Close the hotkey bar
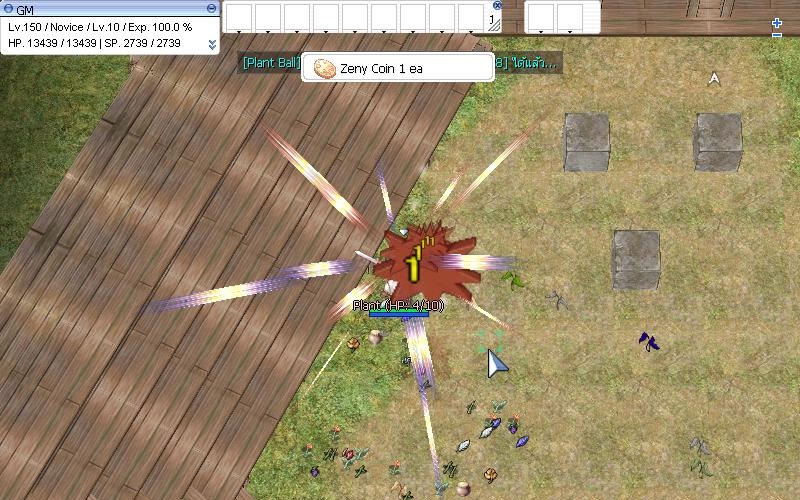Viewport: 800px width, 500px height. [x=497, y=5]
